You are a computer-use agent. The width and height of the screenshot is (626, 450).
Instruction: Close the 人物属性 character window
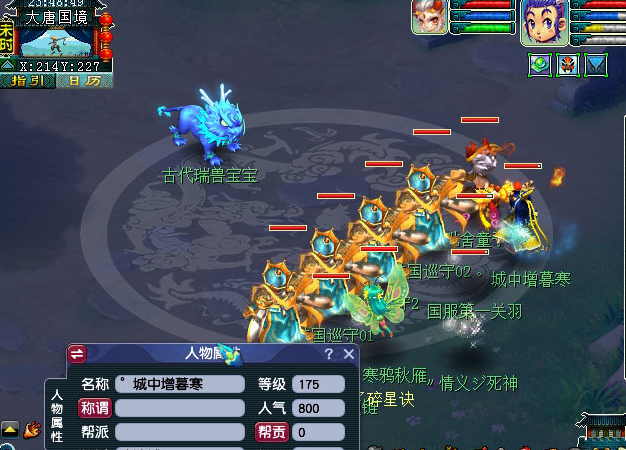click(349, 354)
